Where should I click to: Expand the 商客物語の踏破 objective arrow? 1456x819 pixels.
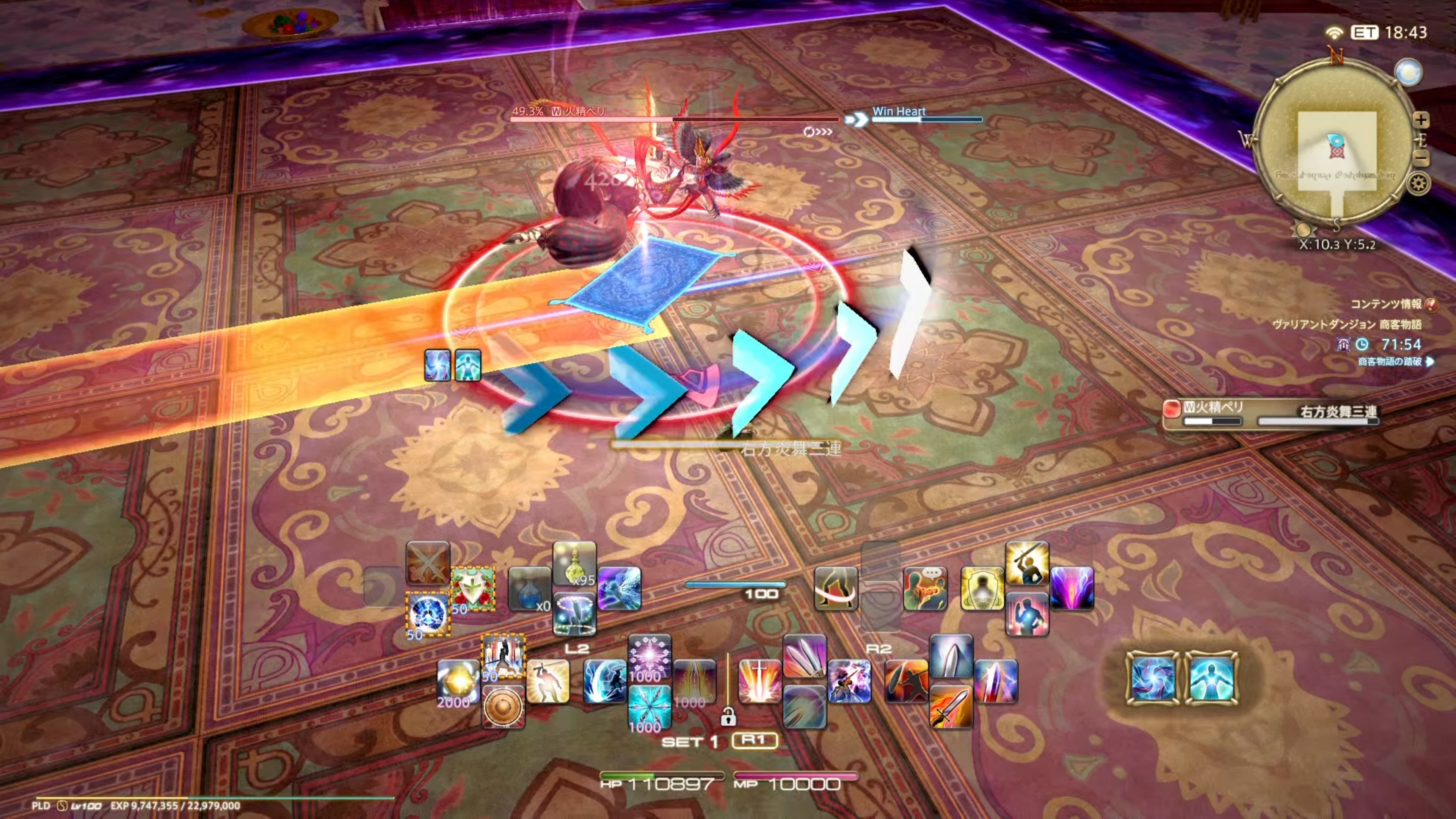click(1429, 362)
